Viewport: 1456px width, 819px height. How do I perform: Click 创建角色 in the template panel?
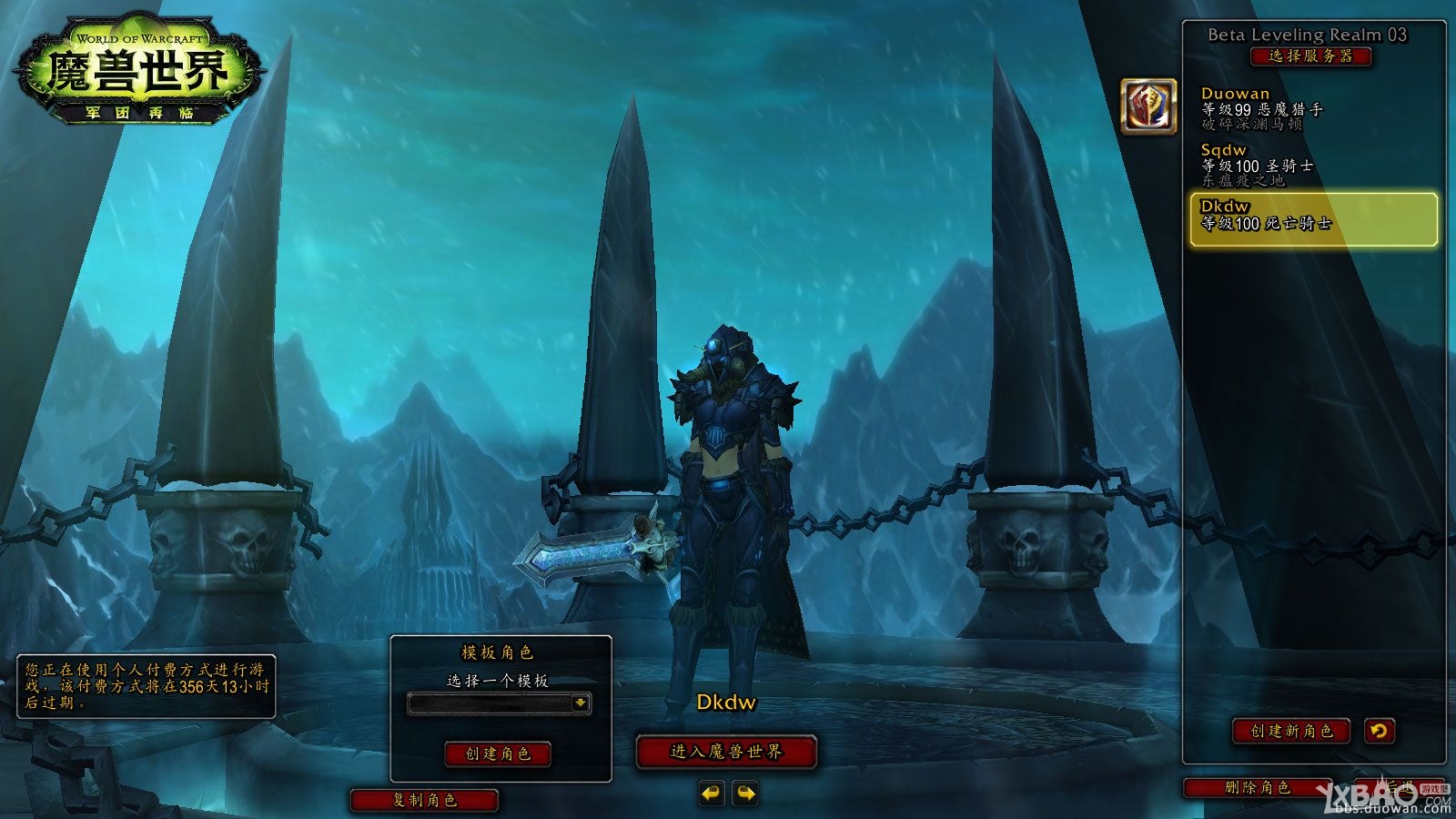[498, 753]
